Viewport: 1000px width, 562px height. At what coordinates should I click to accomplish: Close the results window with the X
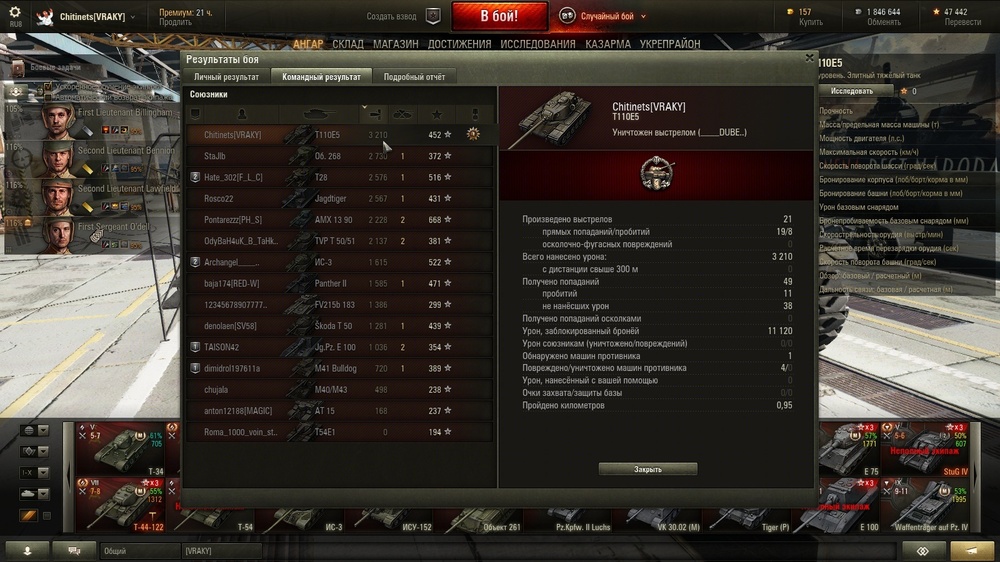pos(809,58)
